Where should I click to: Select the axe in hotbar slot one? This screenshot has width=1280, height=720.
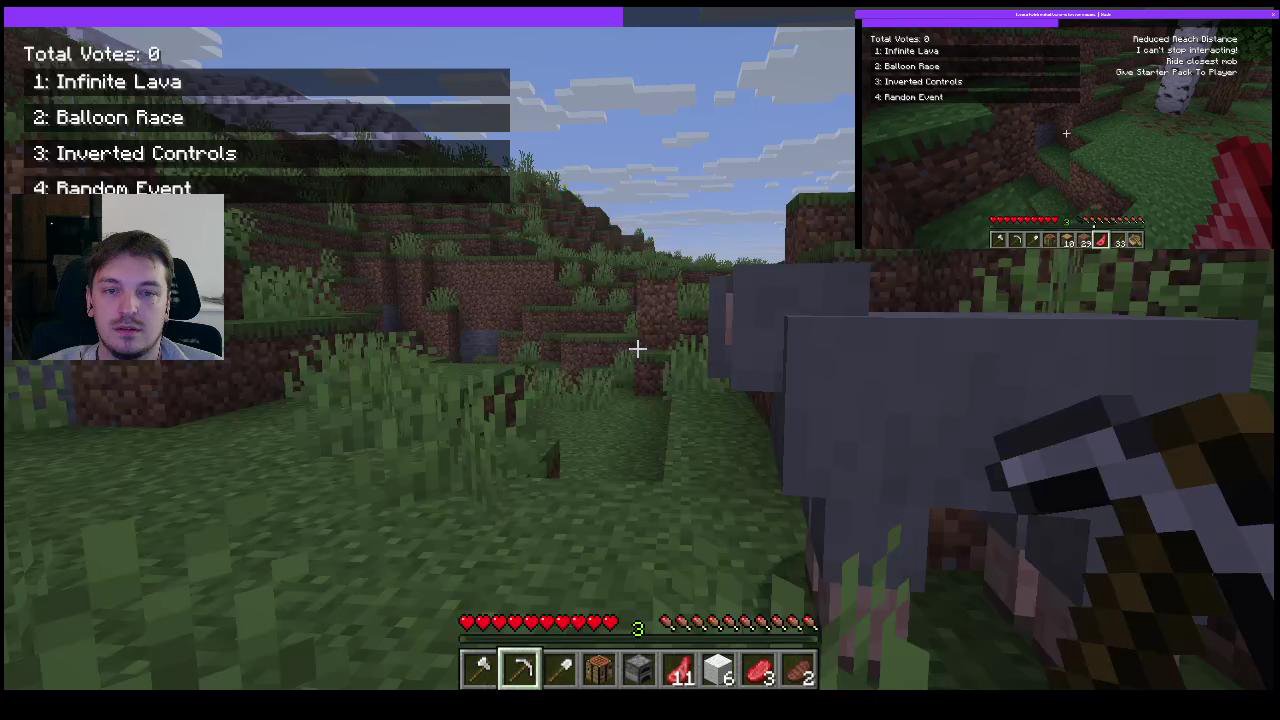[479, 668]
